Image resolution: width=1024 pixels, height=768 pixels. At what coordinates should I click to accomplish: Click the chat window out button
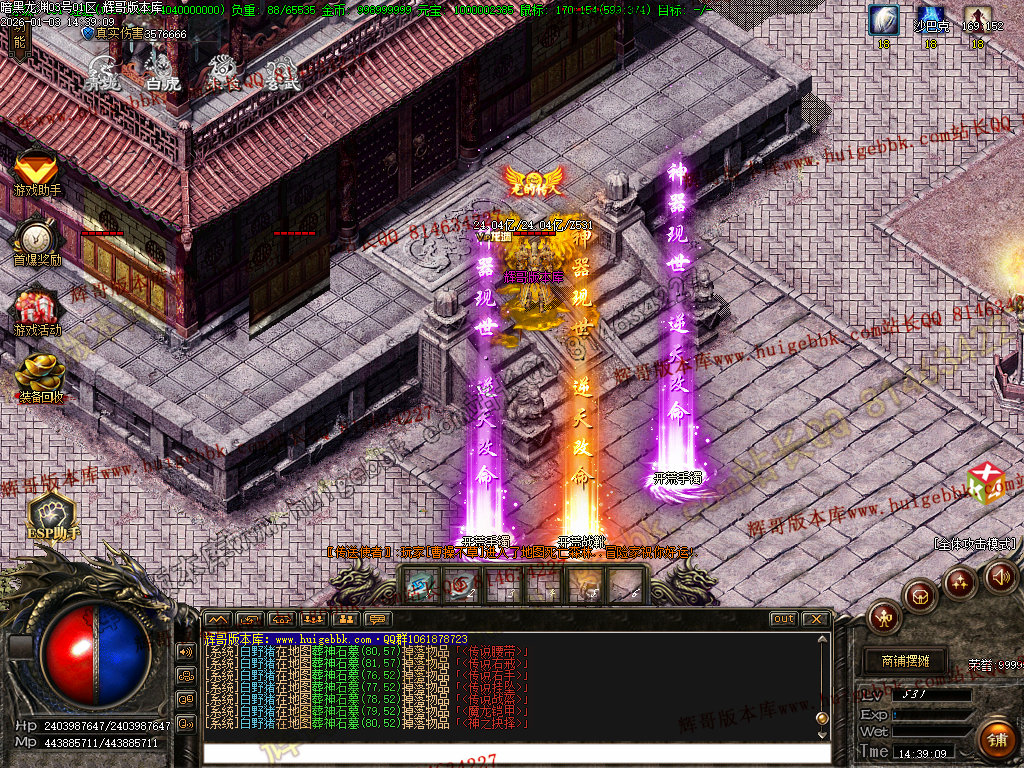point(784,619)
